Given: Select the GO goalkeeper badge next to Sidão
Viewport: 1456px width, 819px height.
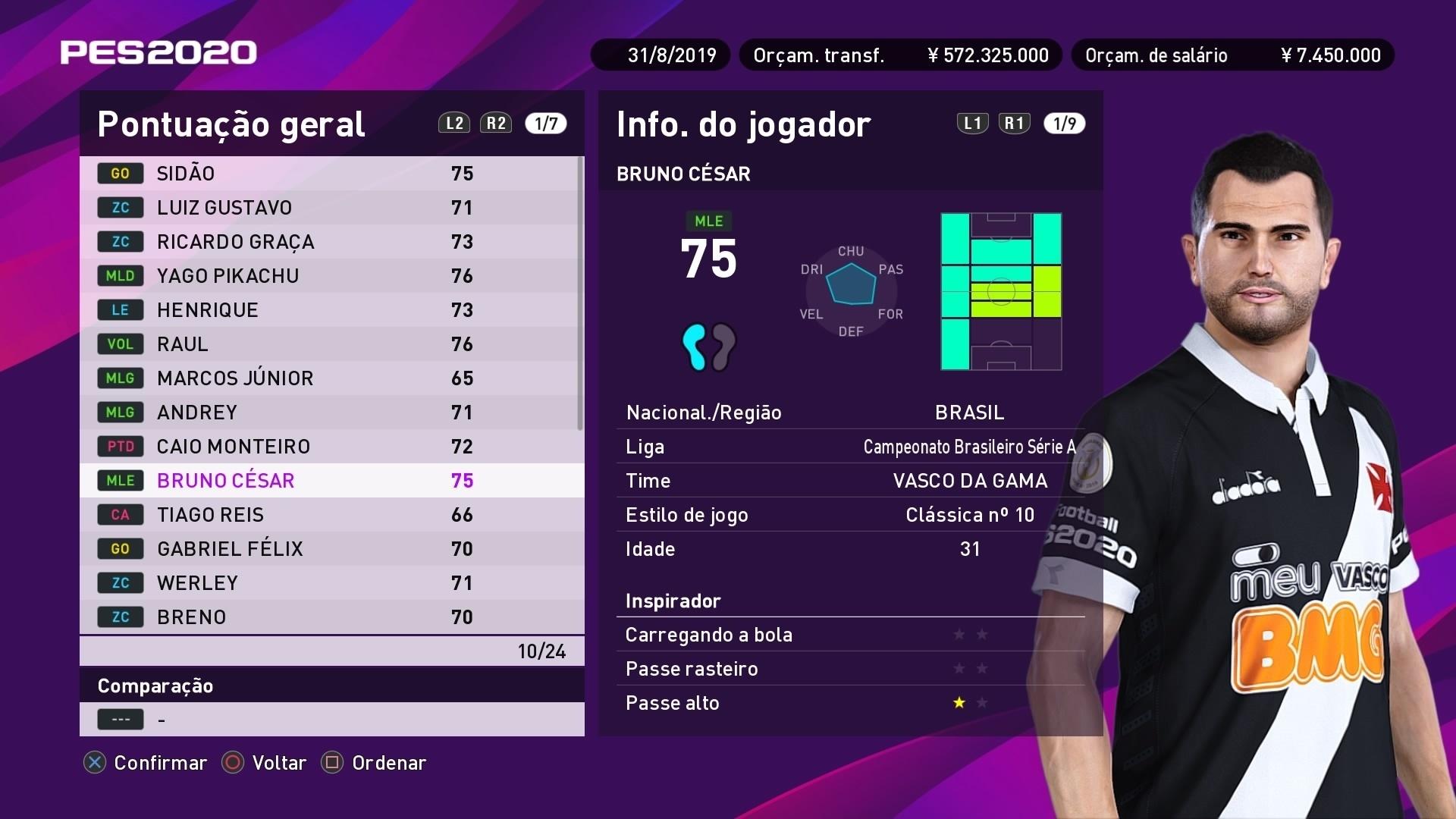Looking at the screenshot, I should 119,173.
